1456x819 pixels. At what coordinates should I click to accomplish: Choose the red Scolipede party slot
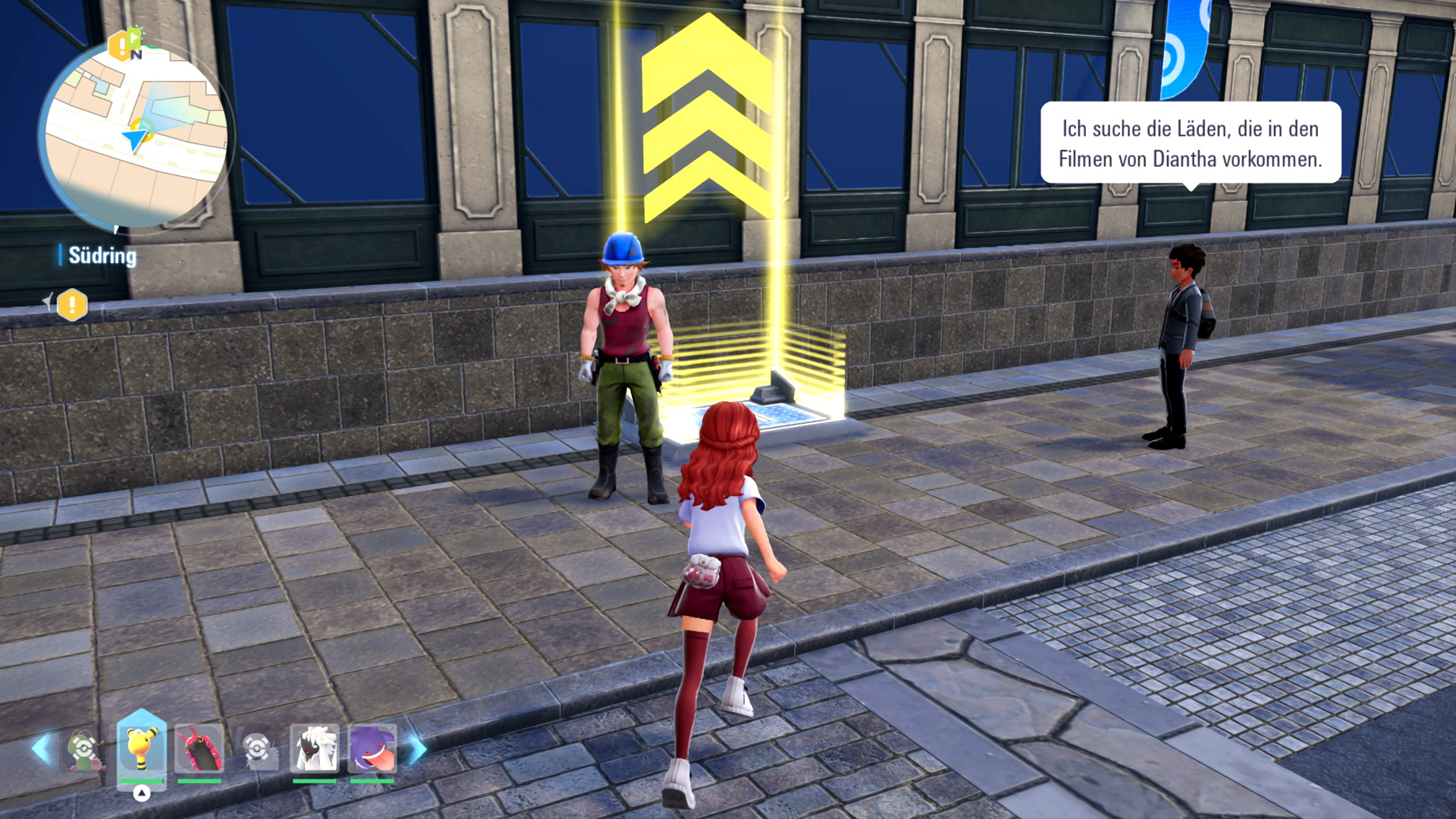click(x=199, y=748)
